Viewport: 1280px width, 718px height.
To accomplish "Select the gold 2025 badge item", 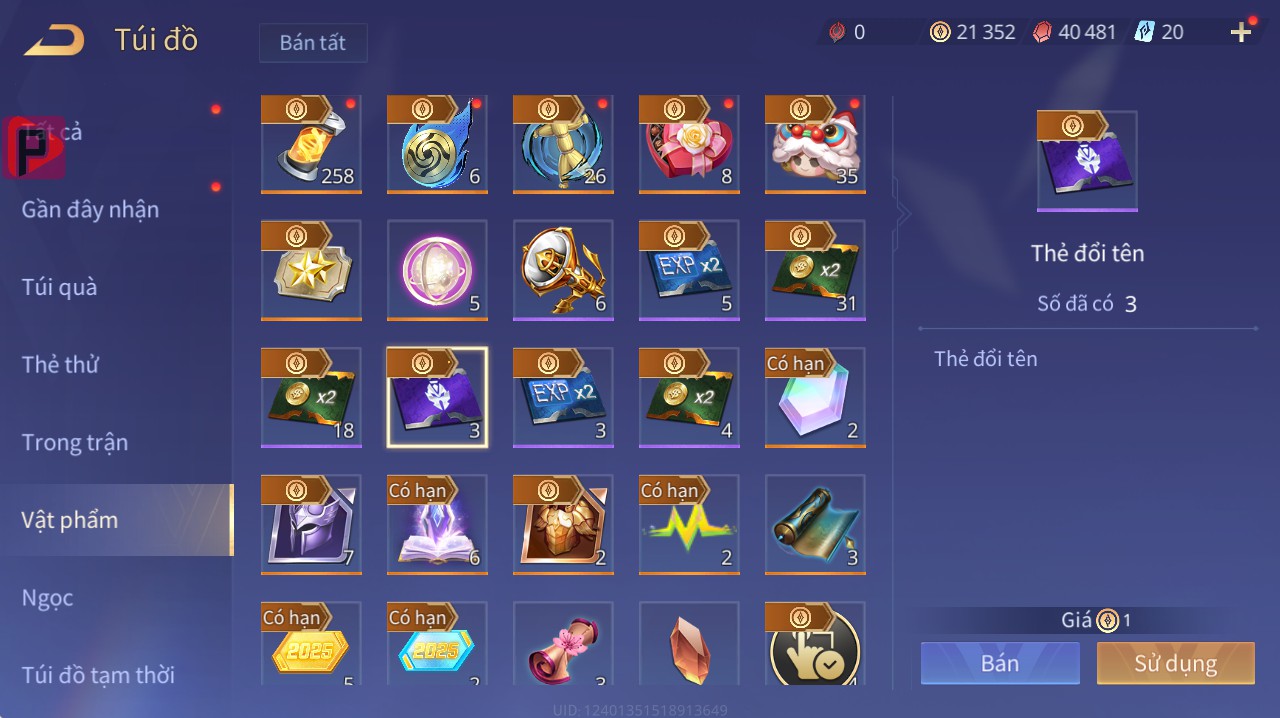I will 311,645.
